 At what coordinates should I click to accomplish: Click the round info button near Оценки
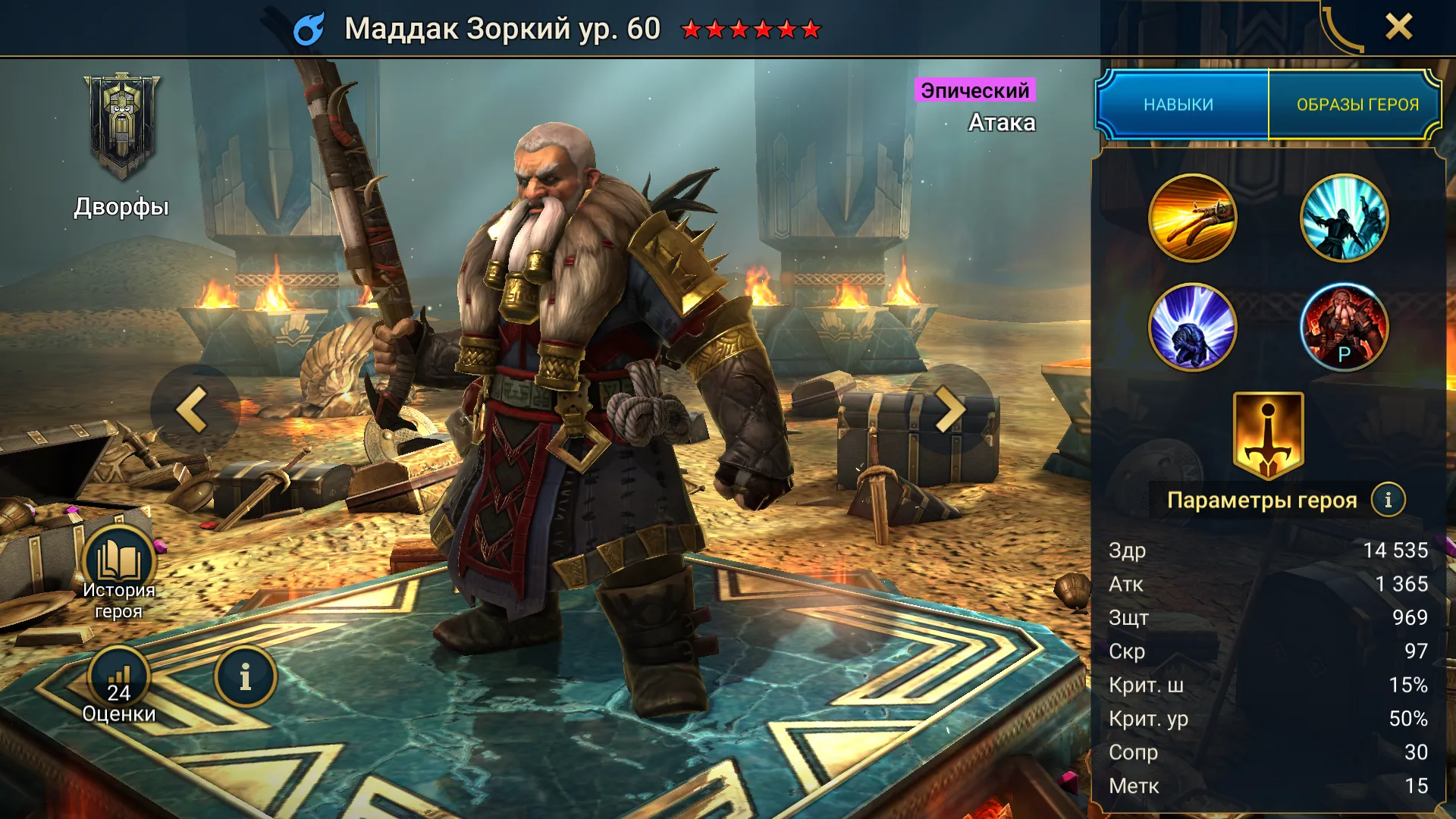tap(245, 677)
